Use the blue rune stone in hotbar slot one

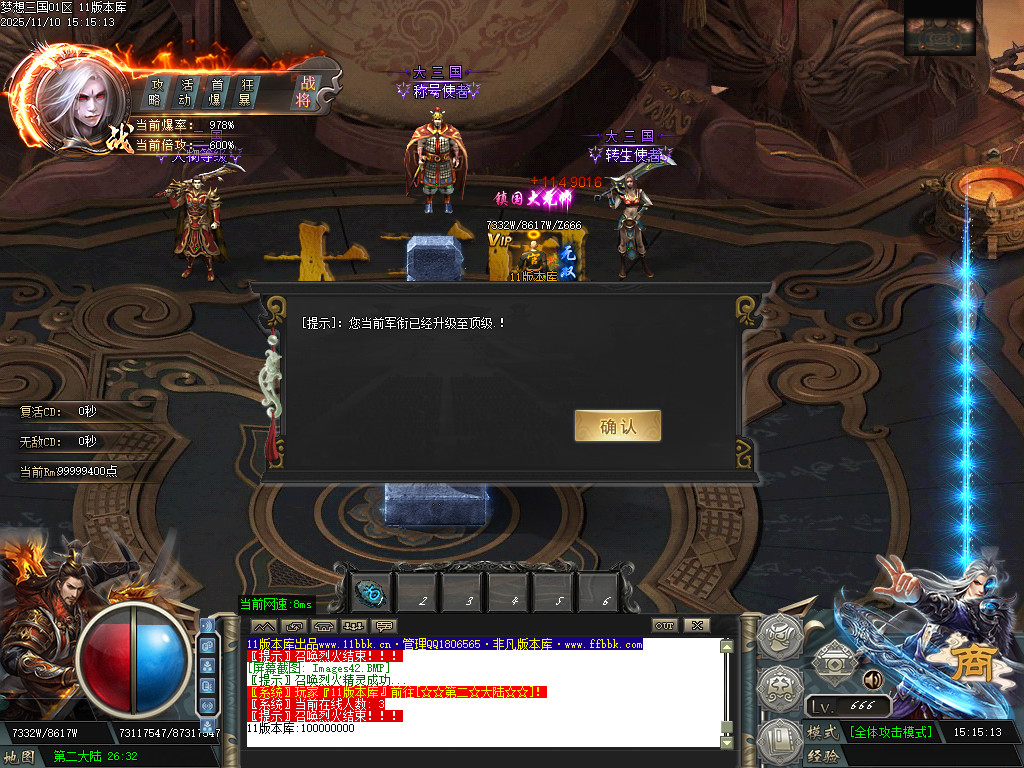pos(372,592)
